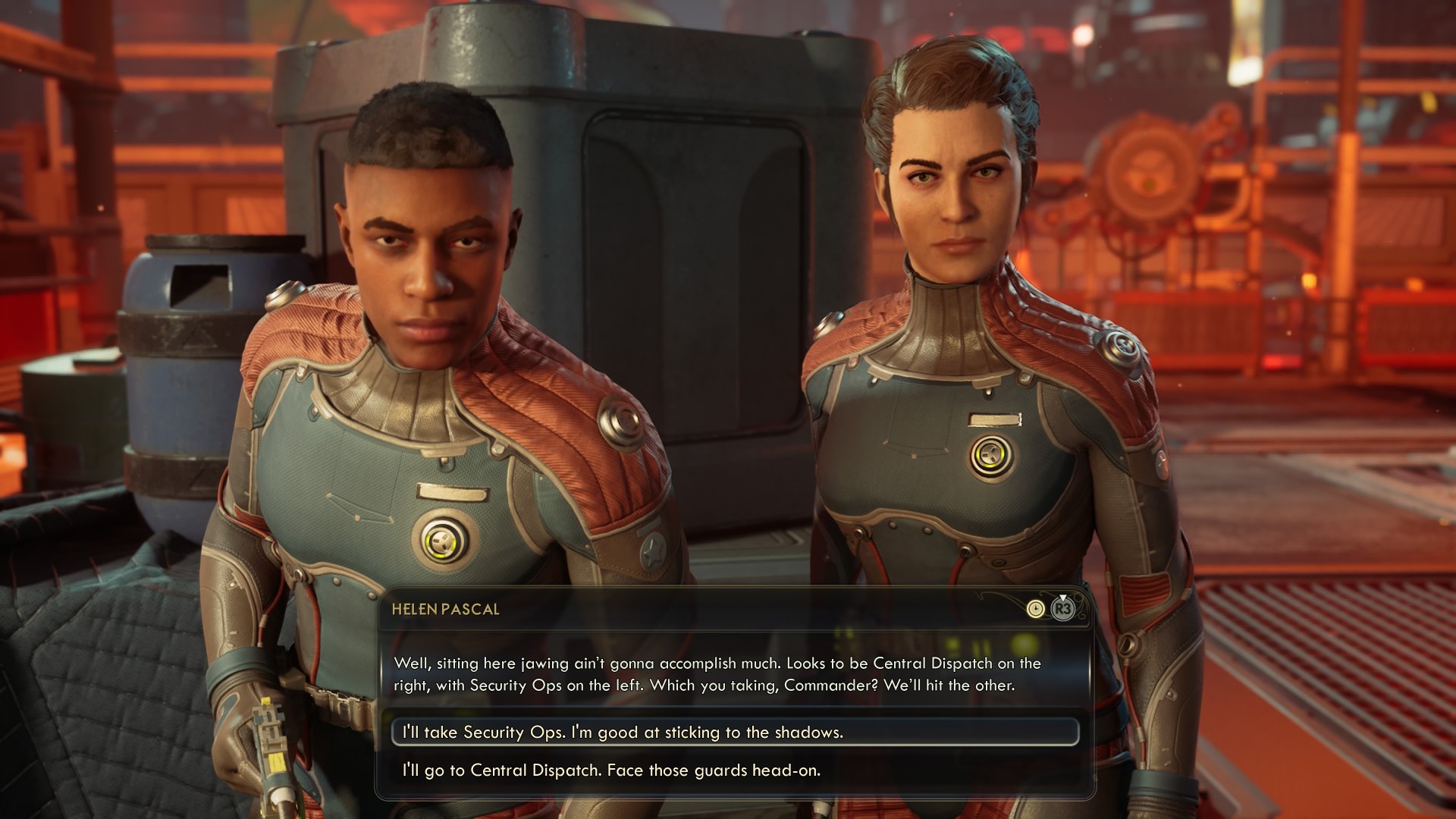Click the downward triangle marker atop the dialogue panel
This screenshot has height=819, width=1456.
click(1063, 598)
